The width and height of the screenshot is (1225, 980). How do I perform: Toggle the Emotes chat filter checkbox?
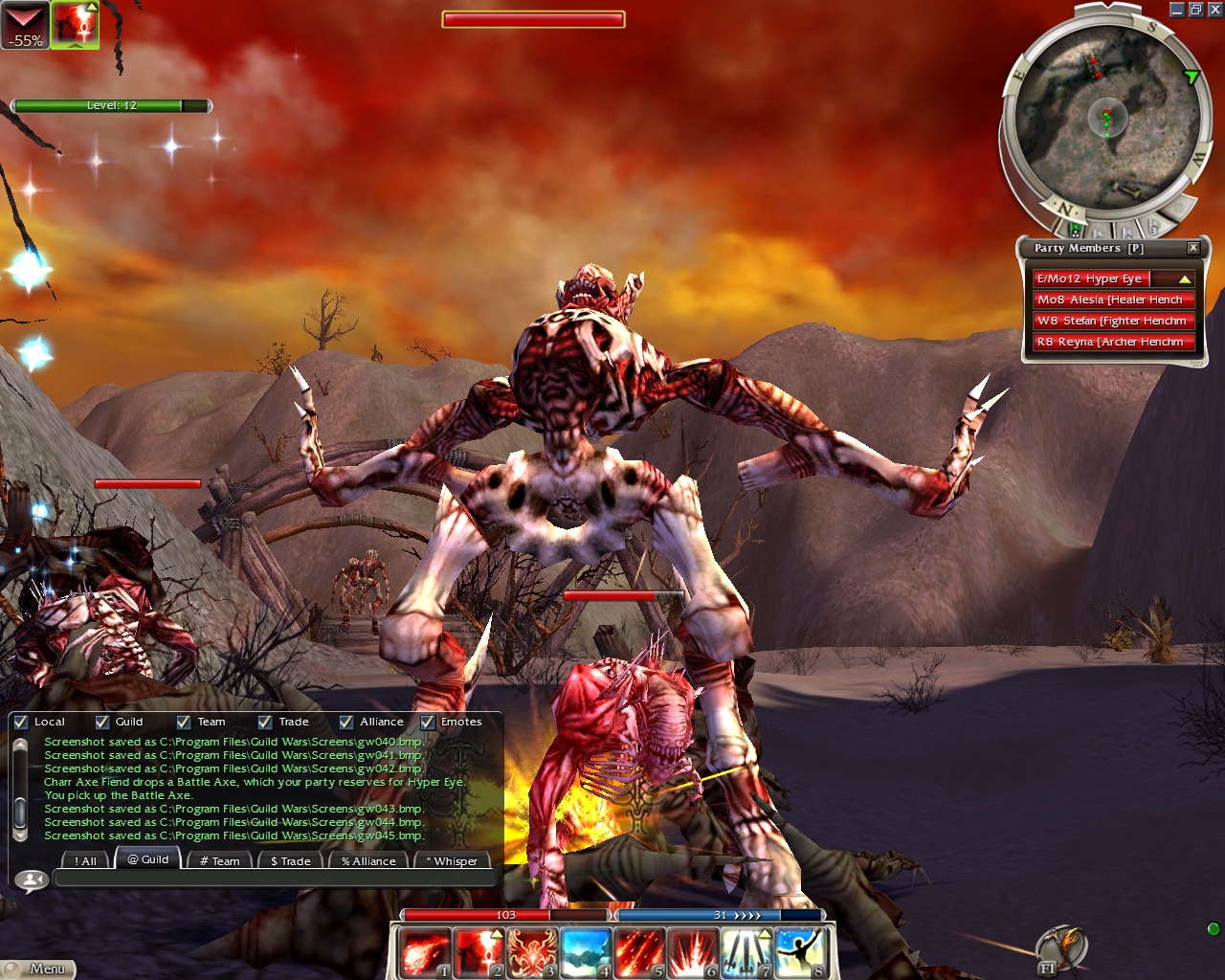(x=428, y=723)
